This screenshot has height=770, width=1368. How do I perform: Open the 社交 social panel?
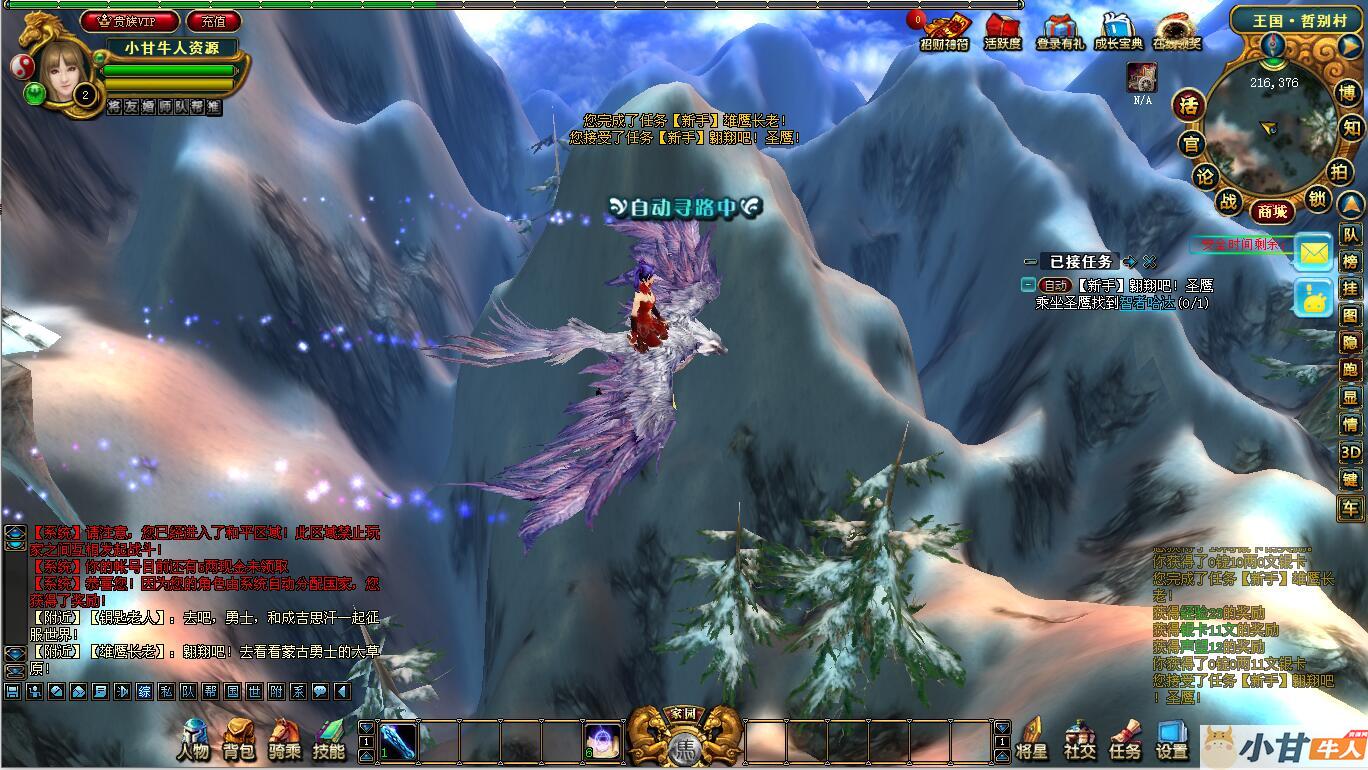1080,740
